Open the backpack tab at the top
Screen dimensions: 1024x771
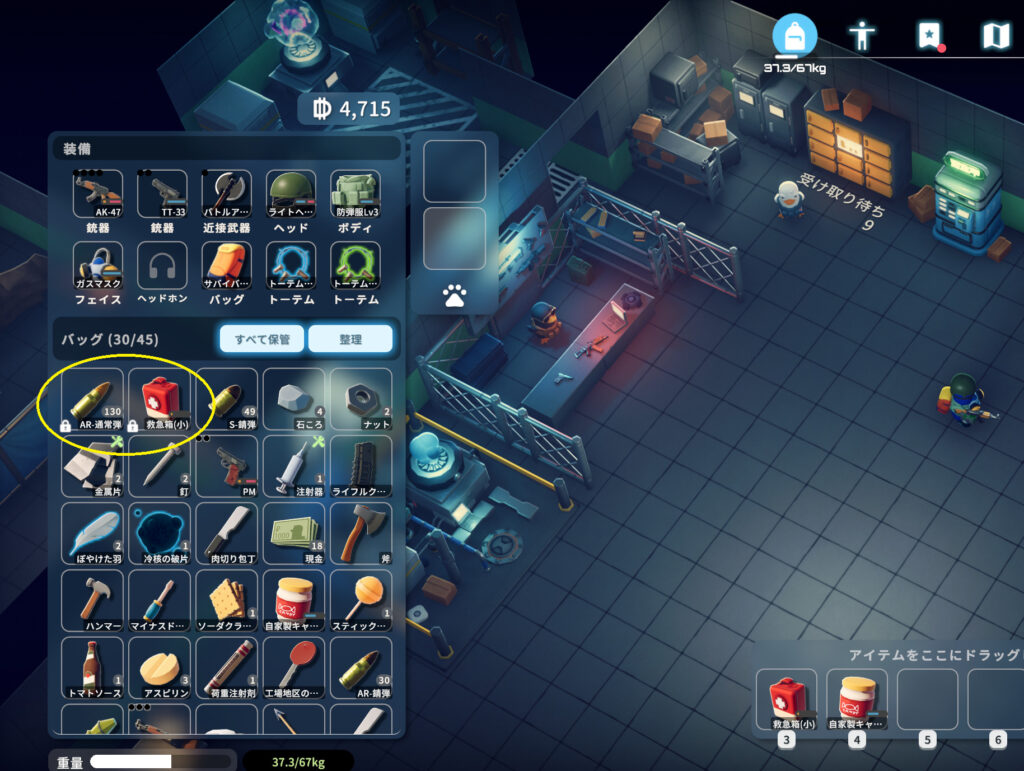pyautogui.click(x=794, y=37)
